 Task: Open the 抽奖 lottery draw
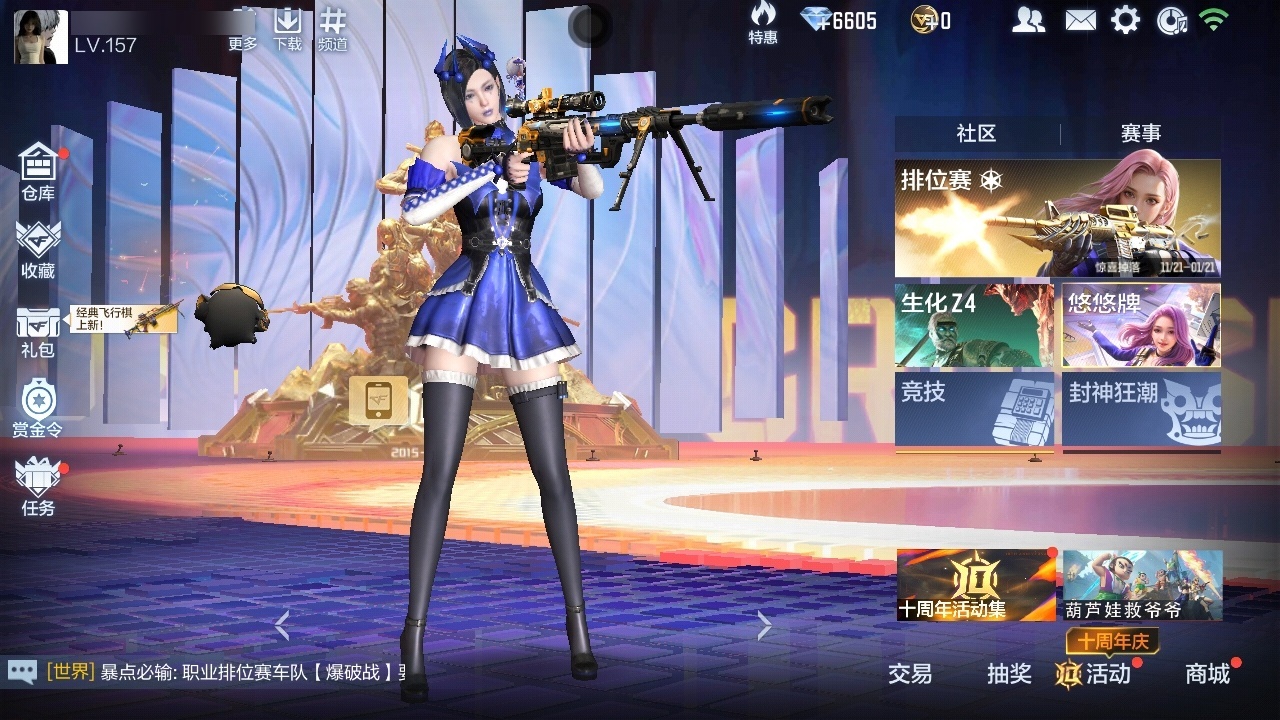[1009, 674]
